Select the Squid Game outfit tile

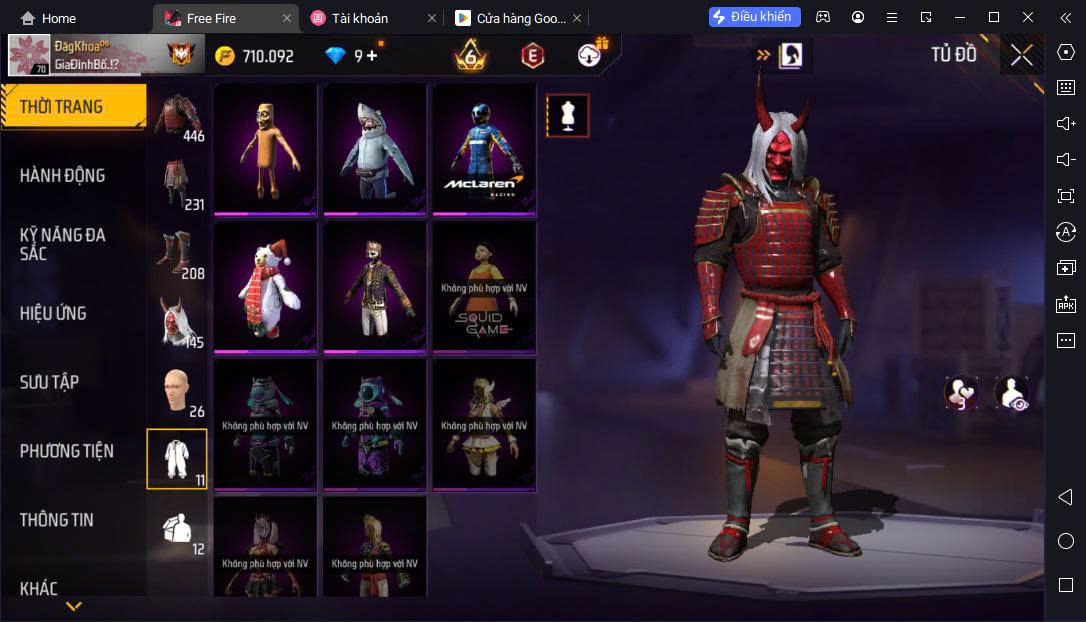tap(484, 286)
